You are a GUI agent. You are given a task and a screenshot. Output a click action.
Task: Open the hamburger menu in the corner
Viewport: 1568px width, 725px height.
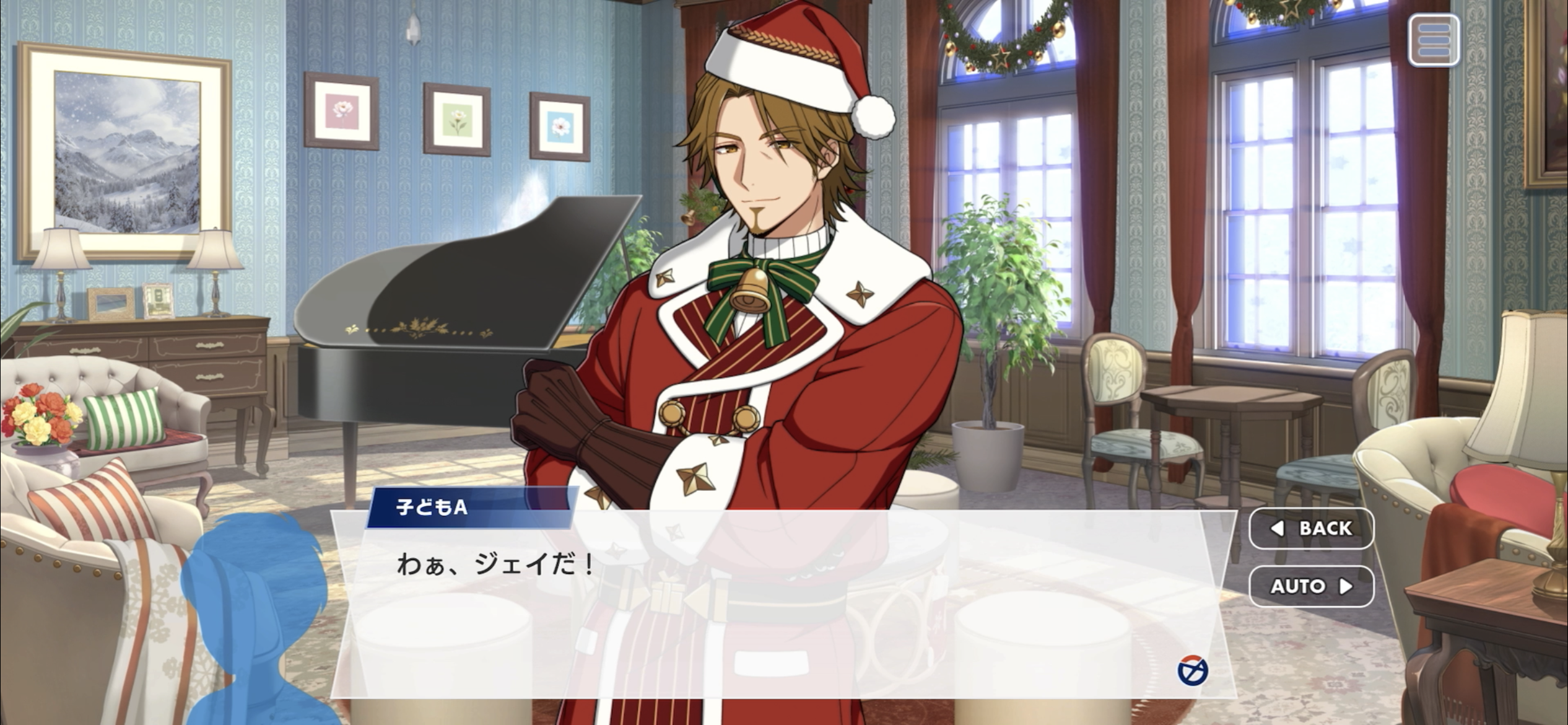(x=1433, y=40)
